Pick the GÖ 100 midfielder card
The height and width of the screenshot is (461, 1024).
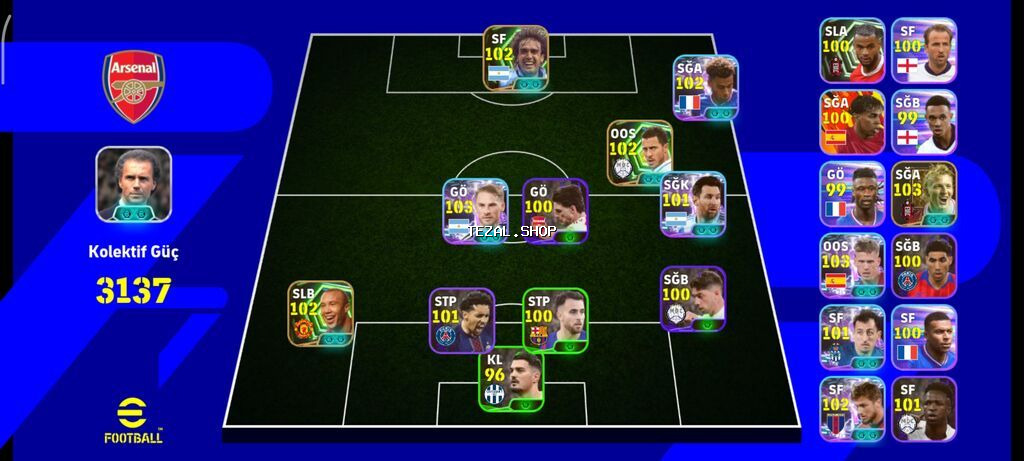pyautogui.click(x=555, y=211)
